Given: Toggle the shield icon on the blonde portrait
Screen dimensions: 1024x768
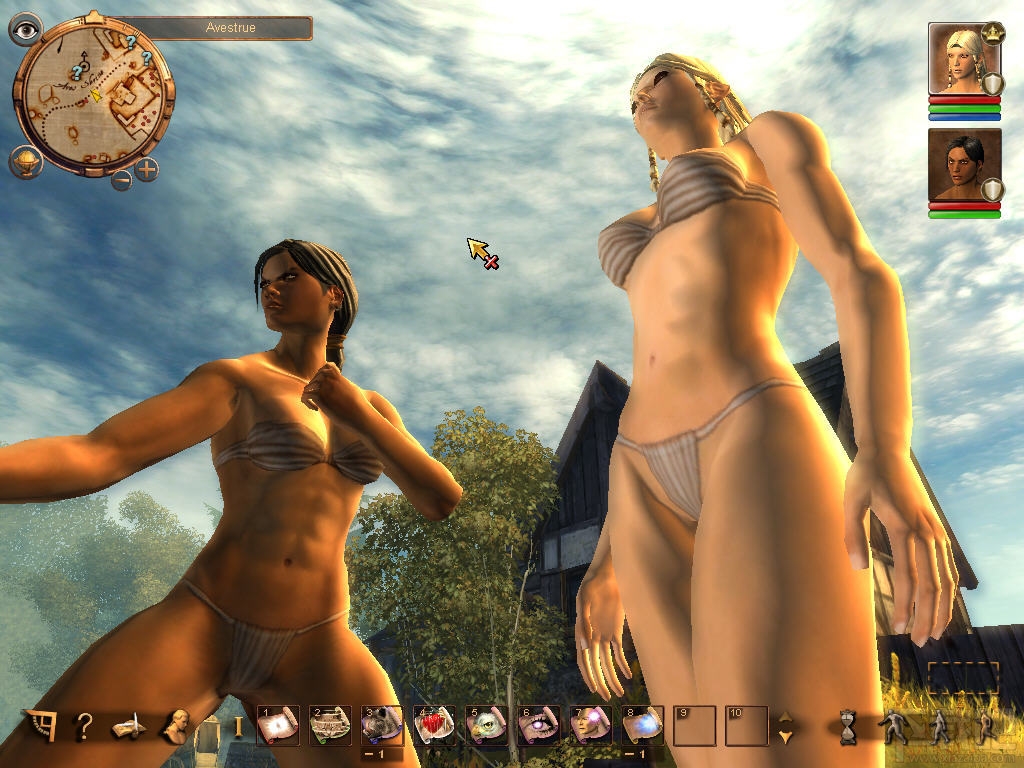Looking at the screenshot, I should click(992, 84).
